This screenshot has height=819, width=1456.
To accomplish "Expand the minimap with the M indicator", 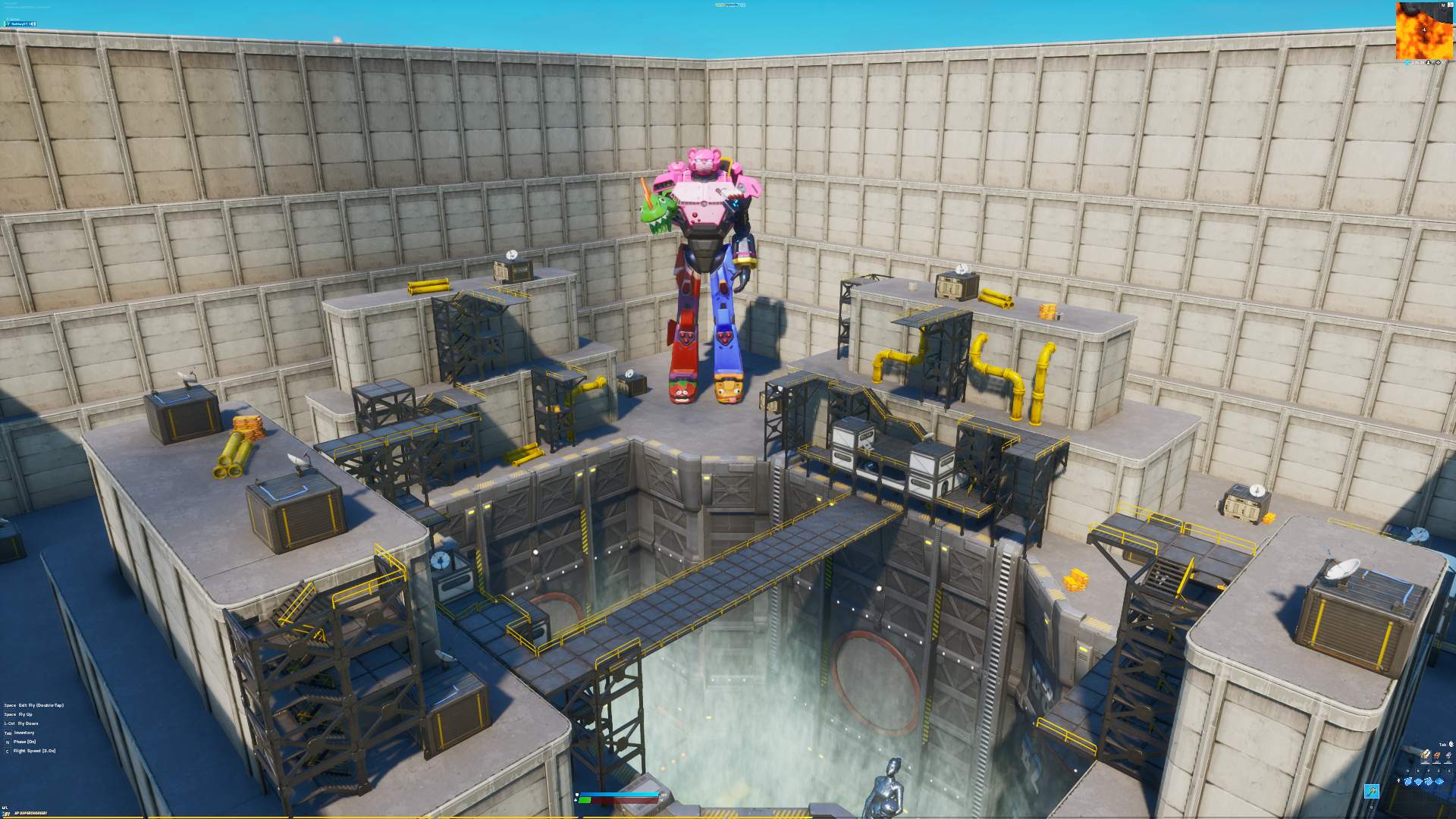I will tap(1444, 5).
